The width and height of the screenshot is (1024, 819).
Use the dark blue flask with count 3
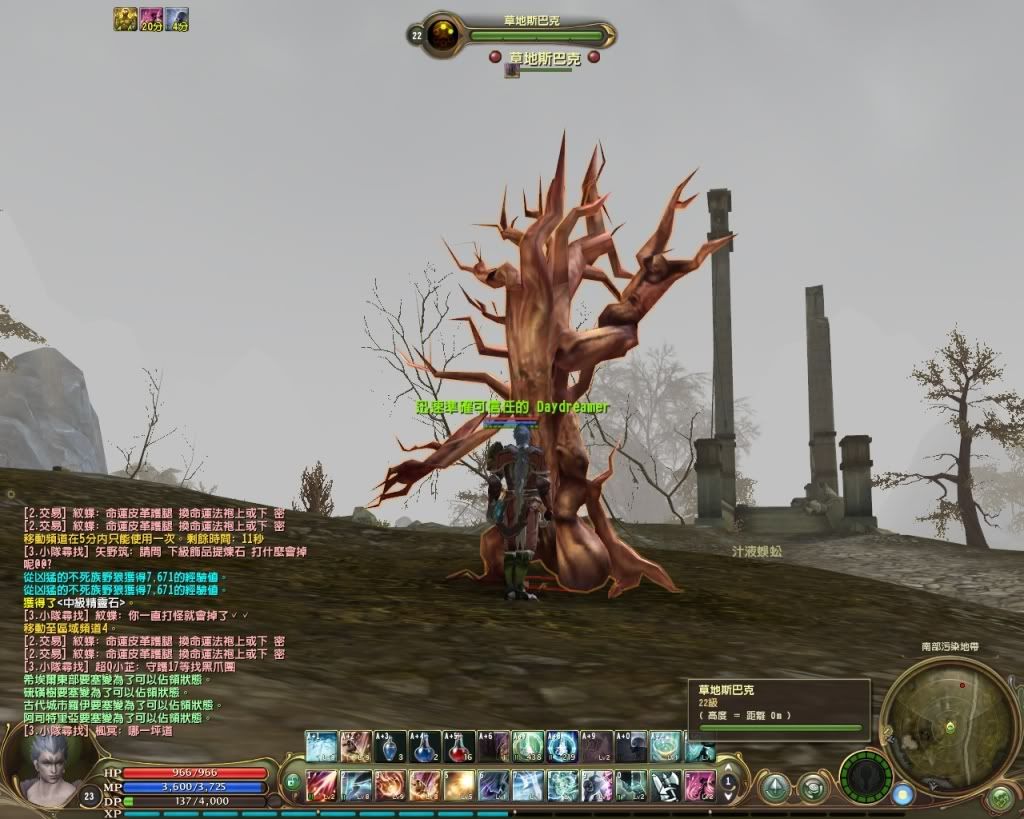[x=390, y=746]
